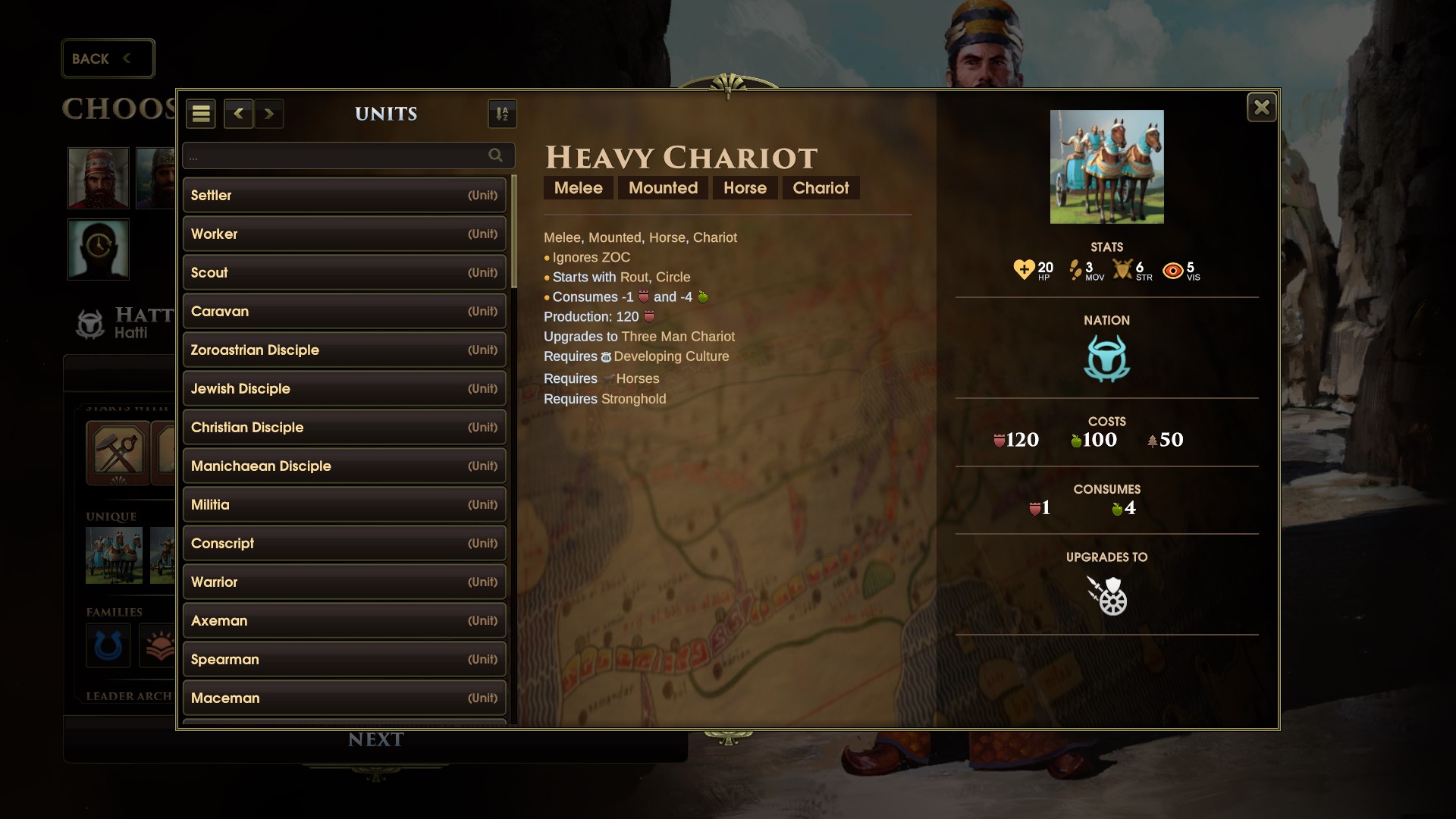Open the Warrior unit entry
The height and width of the screenshot is (819, 1456).
coord(344,582)
